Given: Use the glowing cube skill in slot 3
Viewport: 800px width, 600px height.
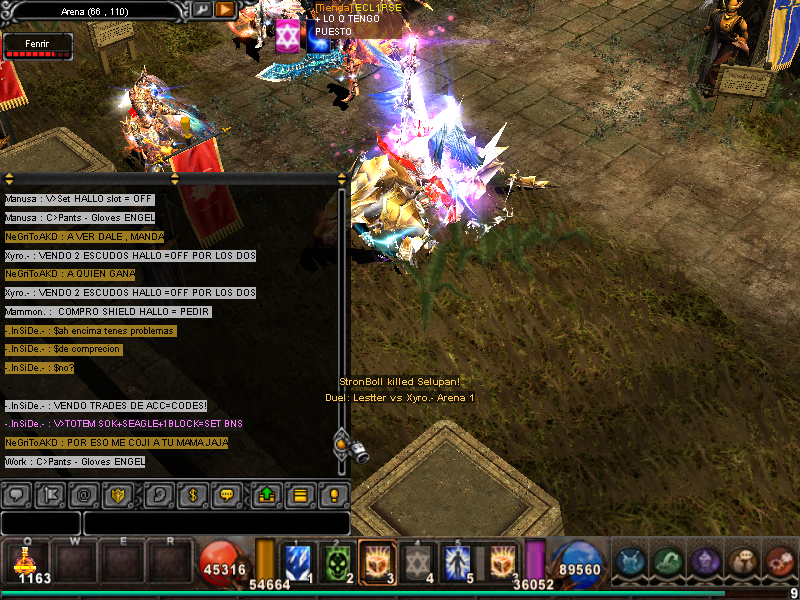Looking at the screenshot, I should click(375, 562).
